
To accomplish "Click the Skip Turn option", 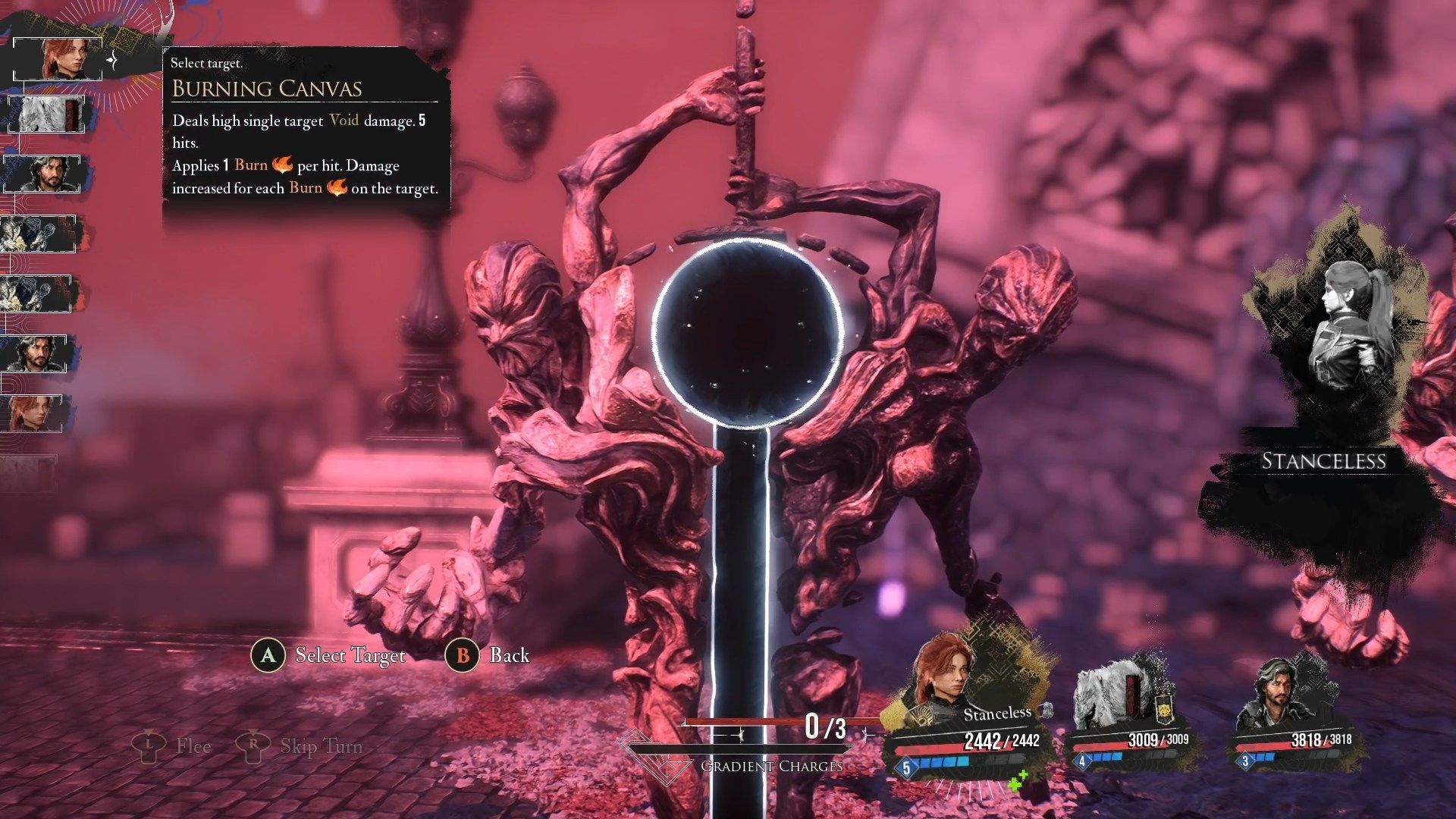I will (321, 746).
